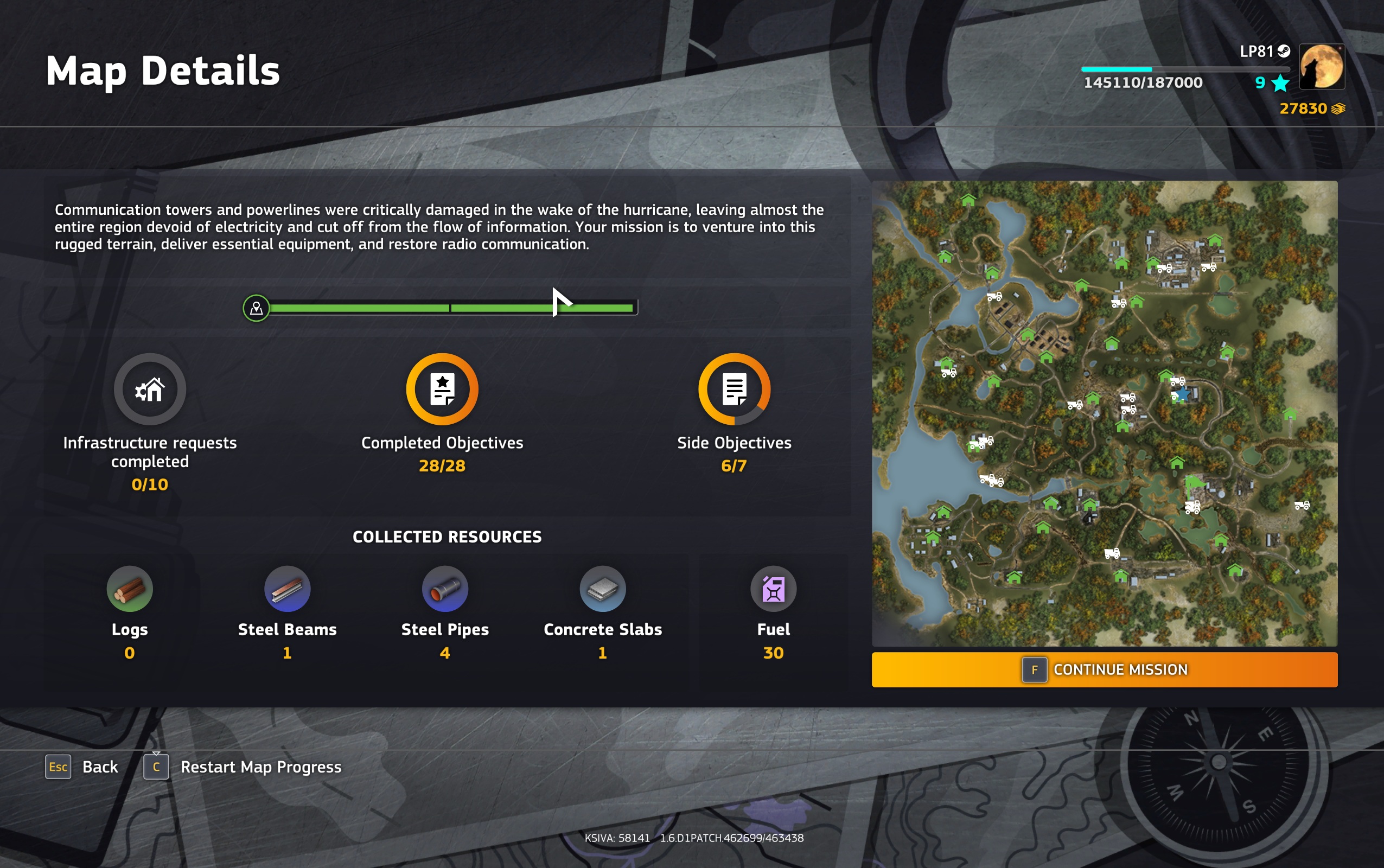Screen dimensions: 1384x868
Task: Open the Completed Objectives icon
Action: (442, 388)
